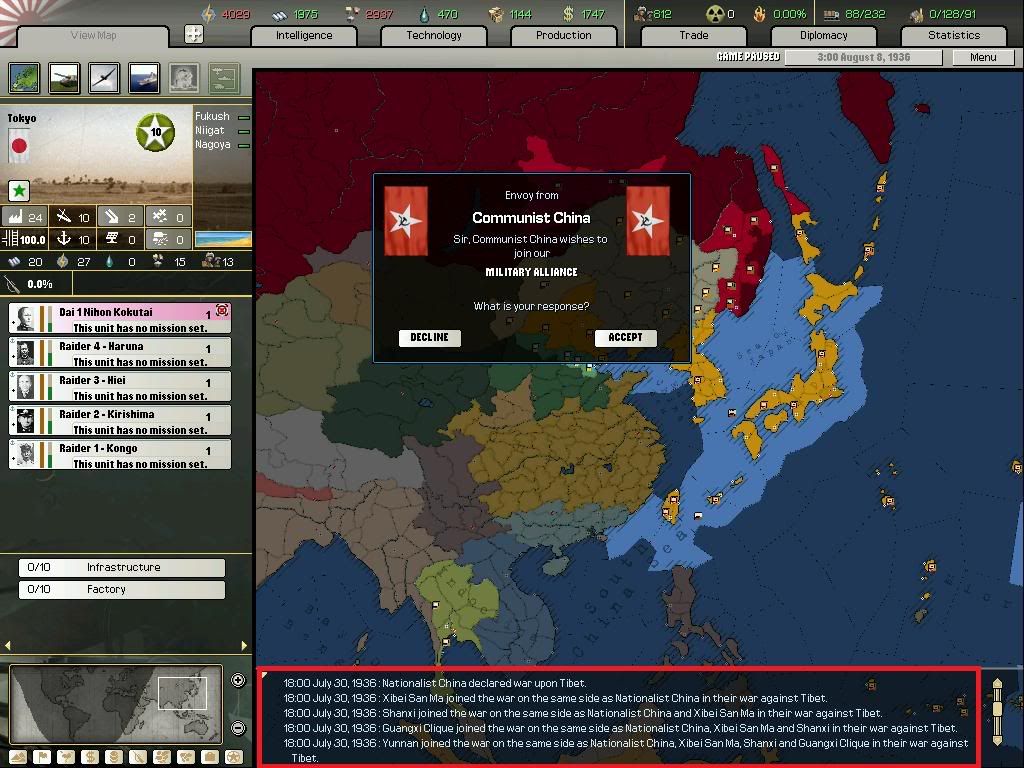Accept Communist China's military alliance request
Screen dimensions: 1024x768
click(x=625, y=338)
